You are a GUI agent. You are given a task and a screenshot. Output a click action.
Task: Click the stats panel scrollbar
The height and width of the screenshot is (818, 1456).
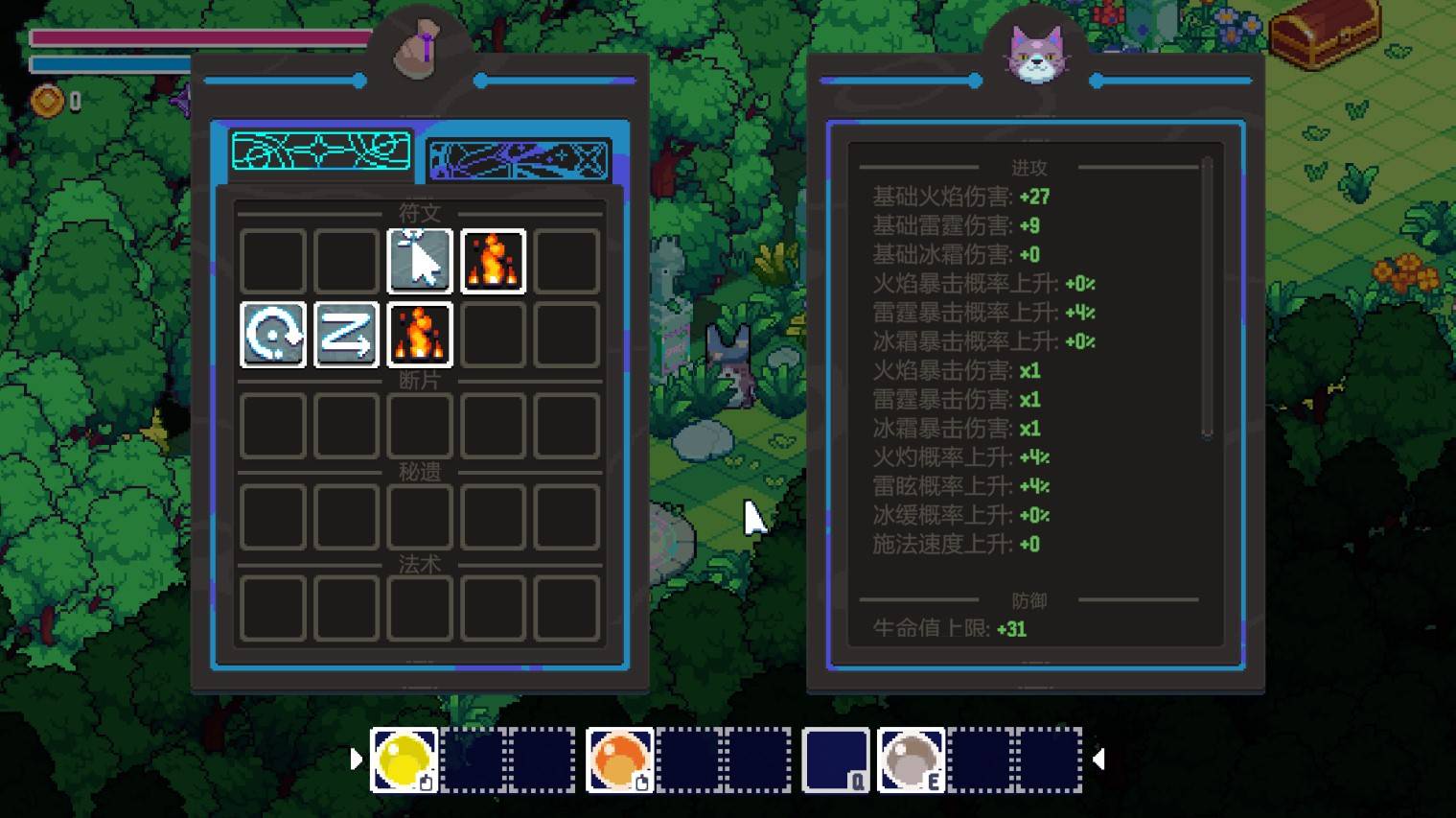click(1207, 299)
